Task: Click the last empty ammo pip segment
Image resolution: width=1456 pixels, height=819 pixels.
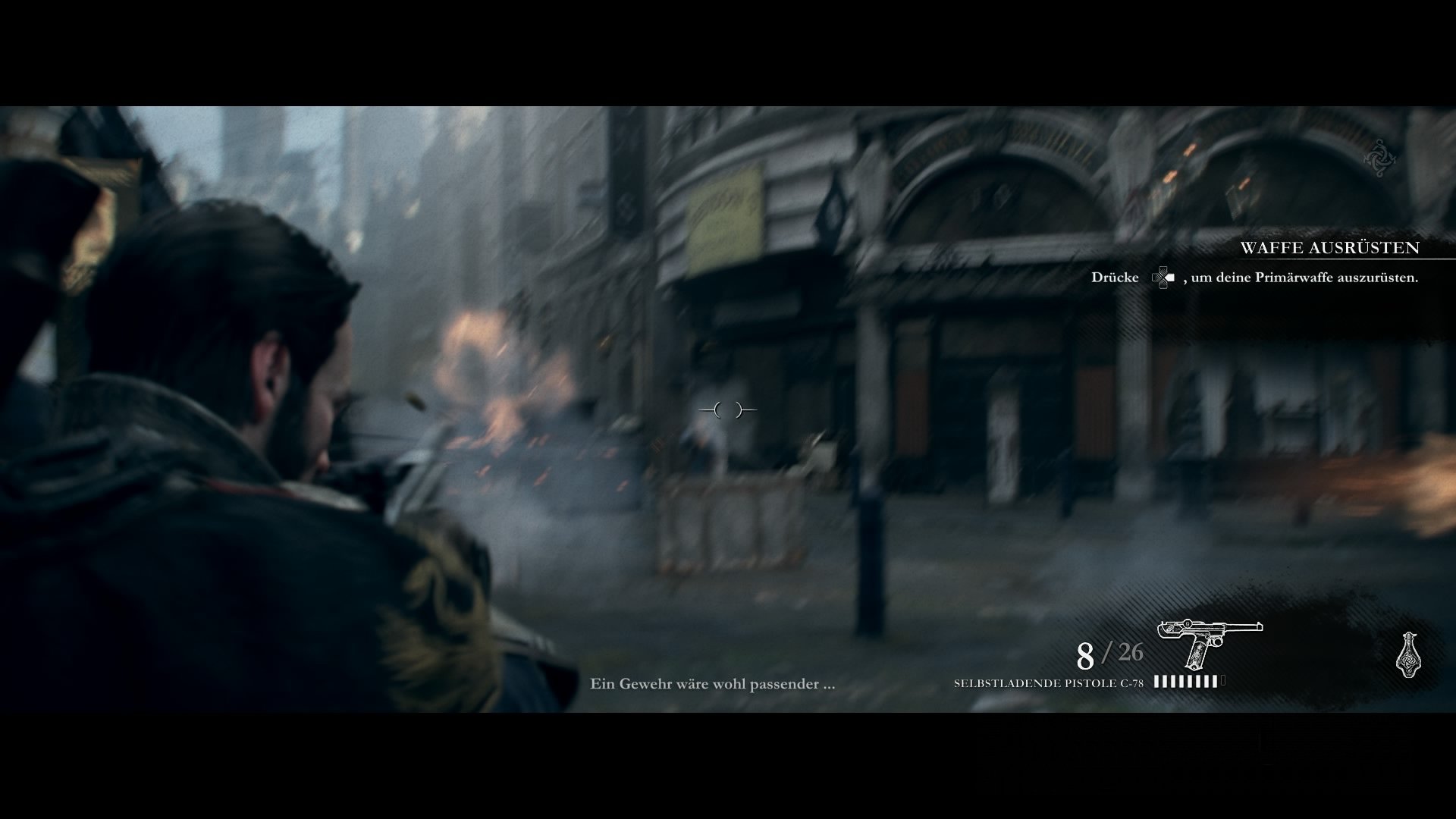Action: point(1222,679)
